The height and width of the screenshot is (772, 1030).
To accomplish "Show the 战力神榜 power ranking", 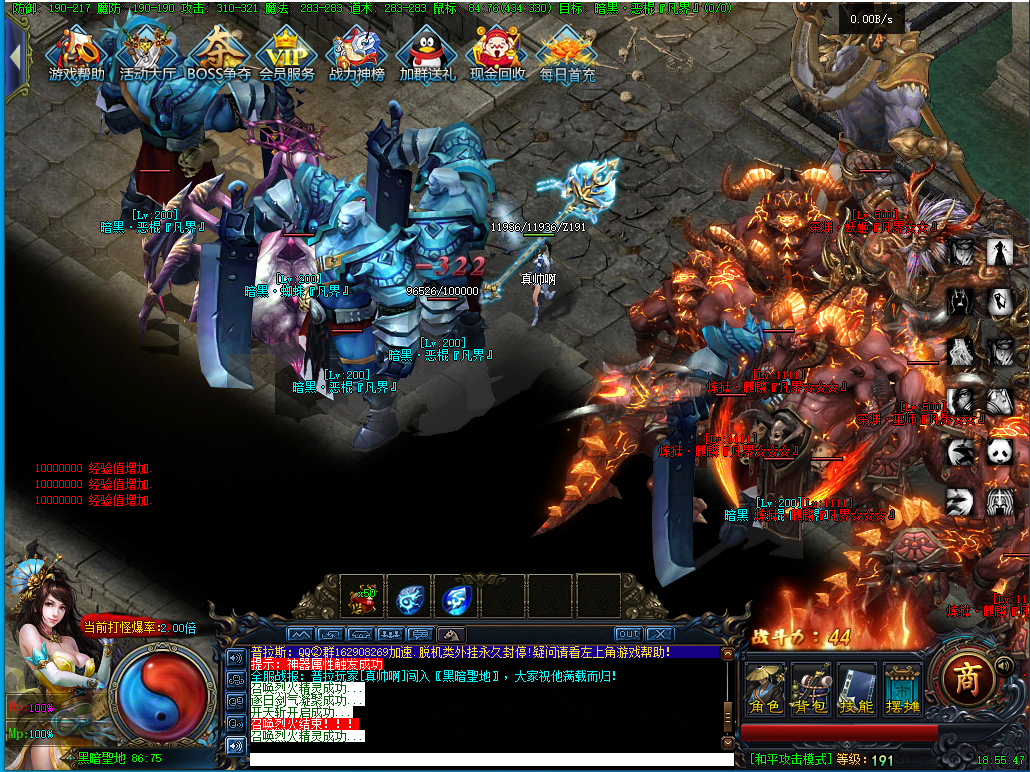I will [357, 54].
